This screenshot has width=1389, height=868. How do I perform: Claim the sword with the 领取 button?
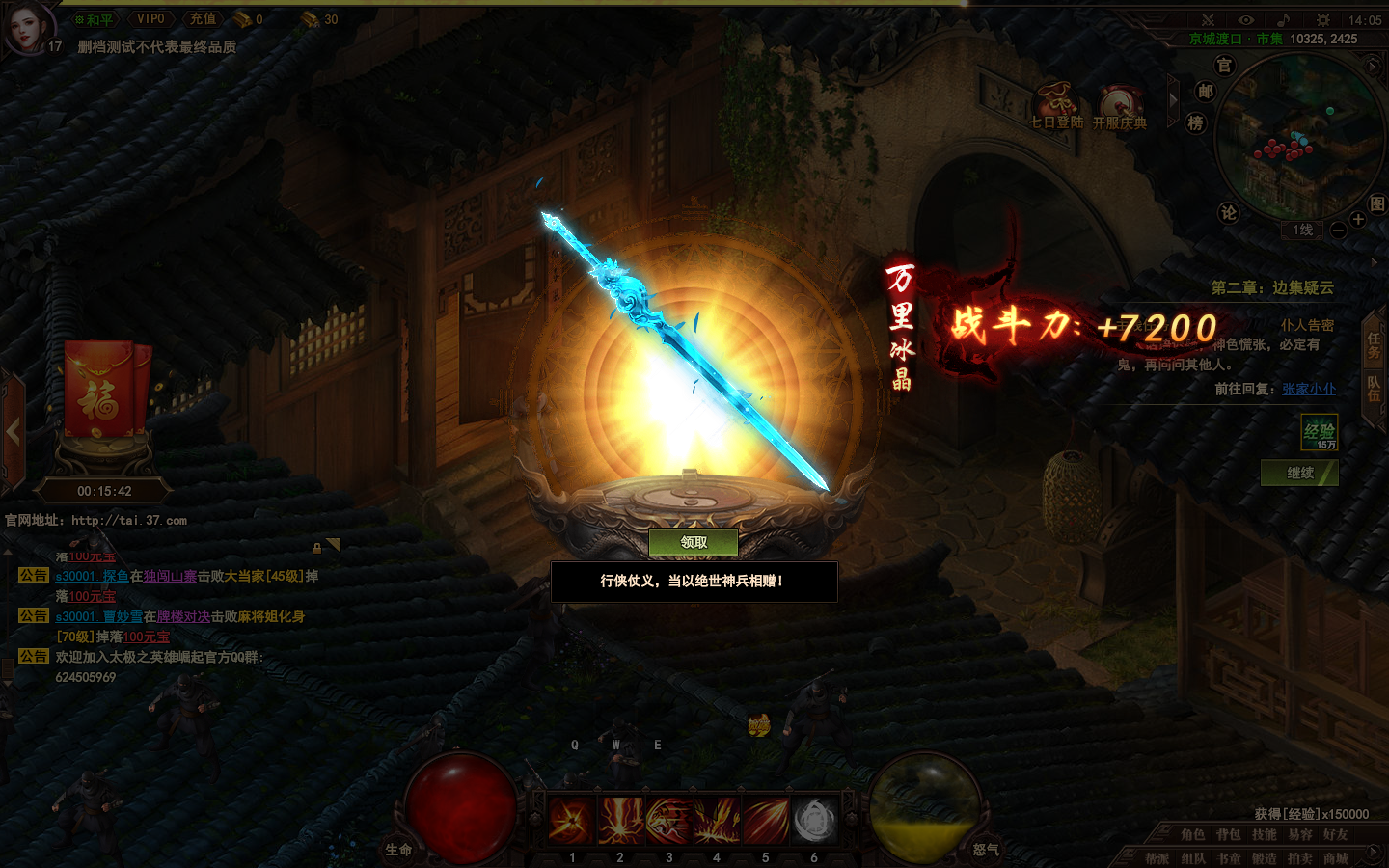[694, 542]
